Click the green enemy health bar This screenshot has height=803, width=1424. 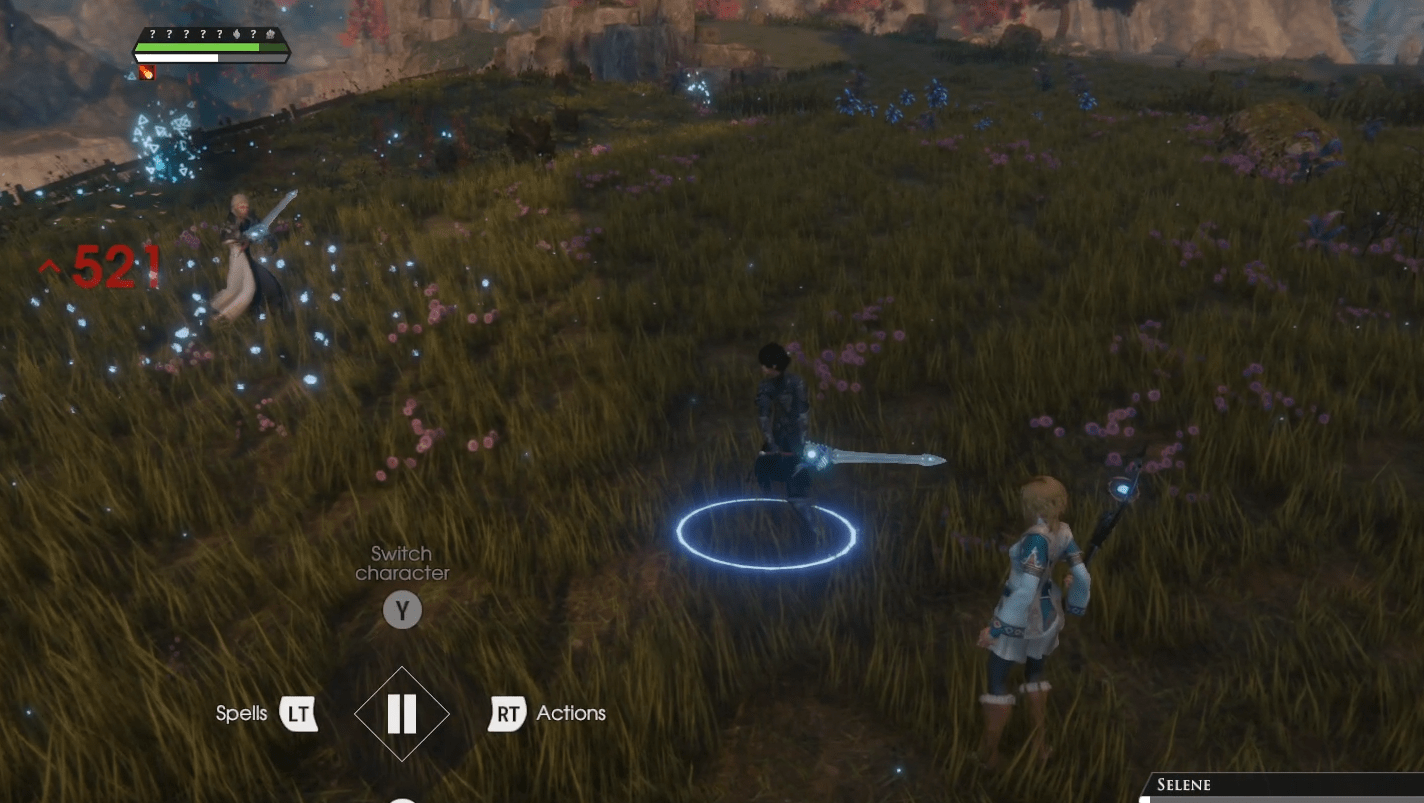(x=200, y=47)
